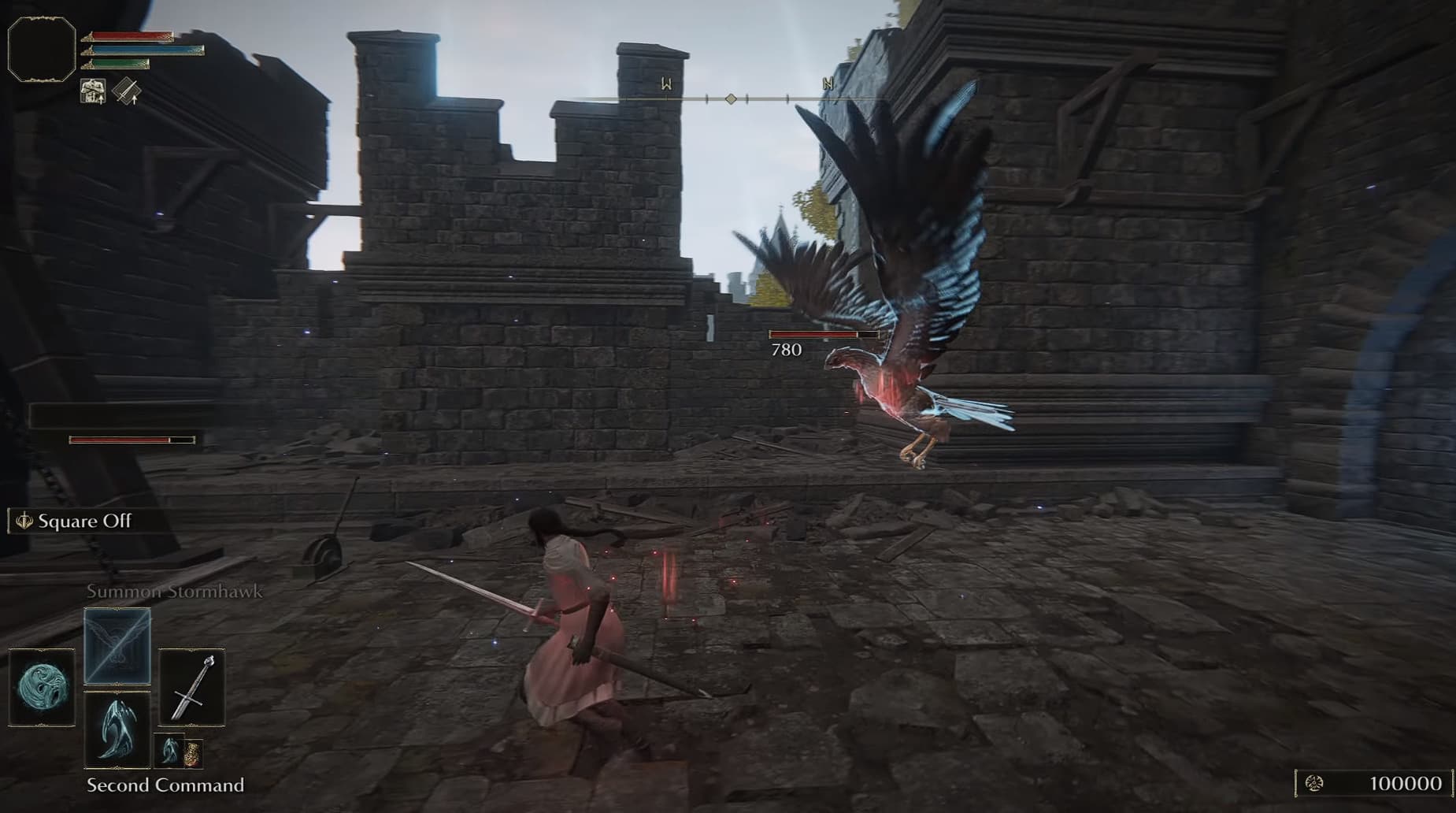Click the compass bar at top
Screen dimensions: 1456x813
coord(731,98)
